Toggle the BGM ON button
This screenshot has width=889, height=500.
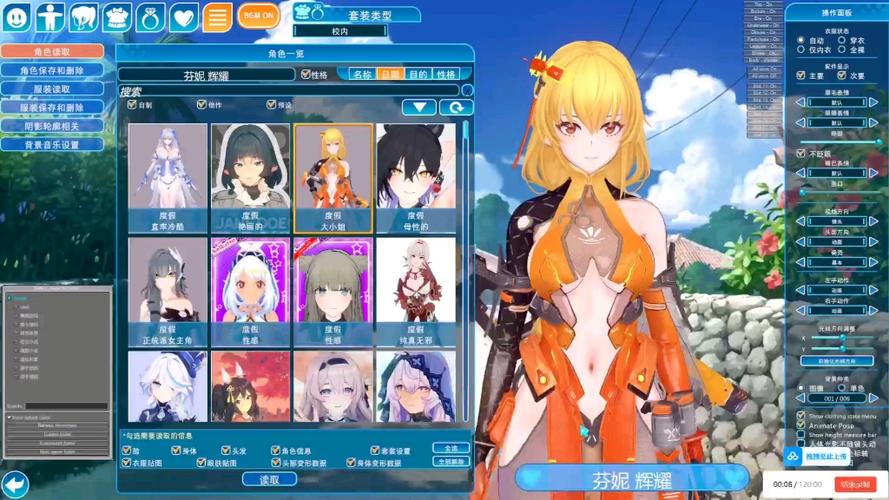tap(259, 17)
